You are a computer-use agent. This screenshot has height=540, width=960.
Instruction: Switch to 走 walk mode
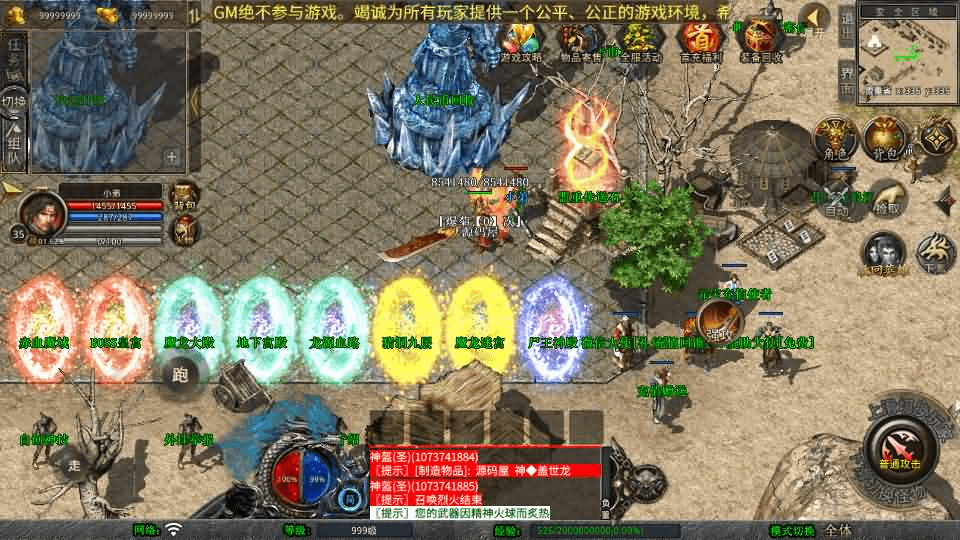[x=73, y=464]
